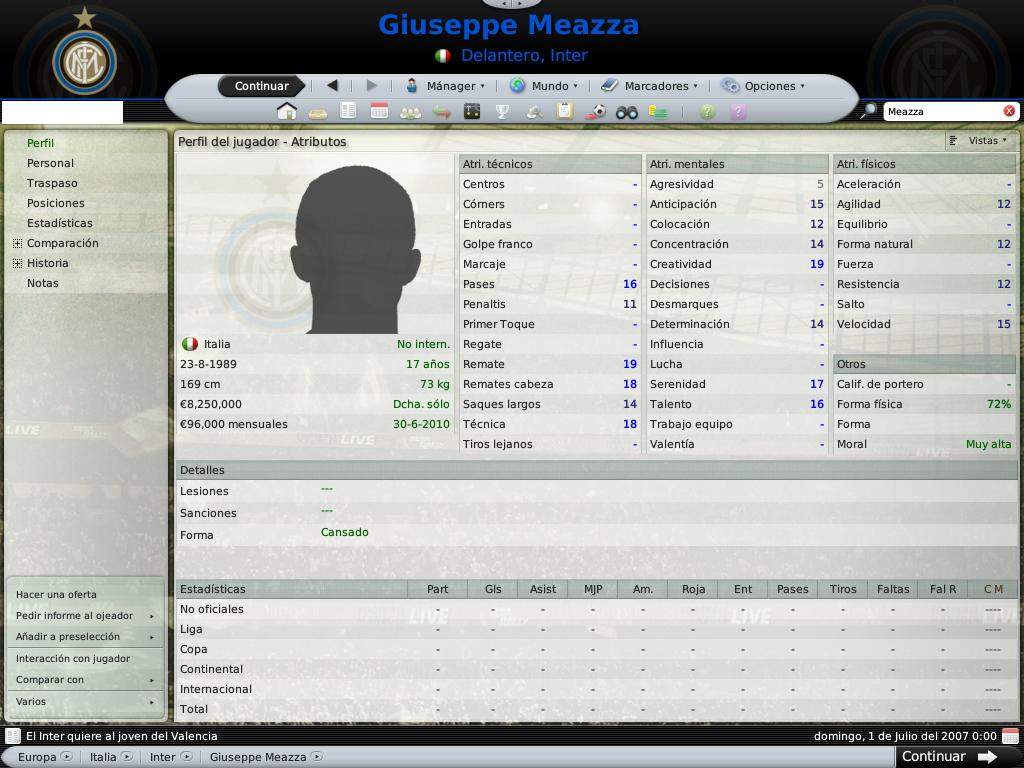Open the Vistas dropdown
1024x768 pixels.
[980, 141]
